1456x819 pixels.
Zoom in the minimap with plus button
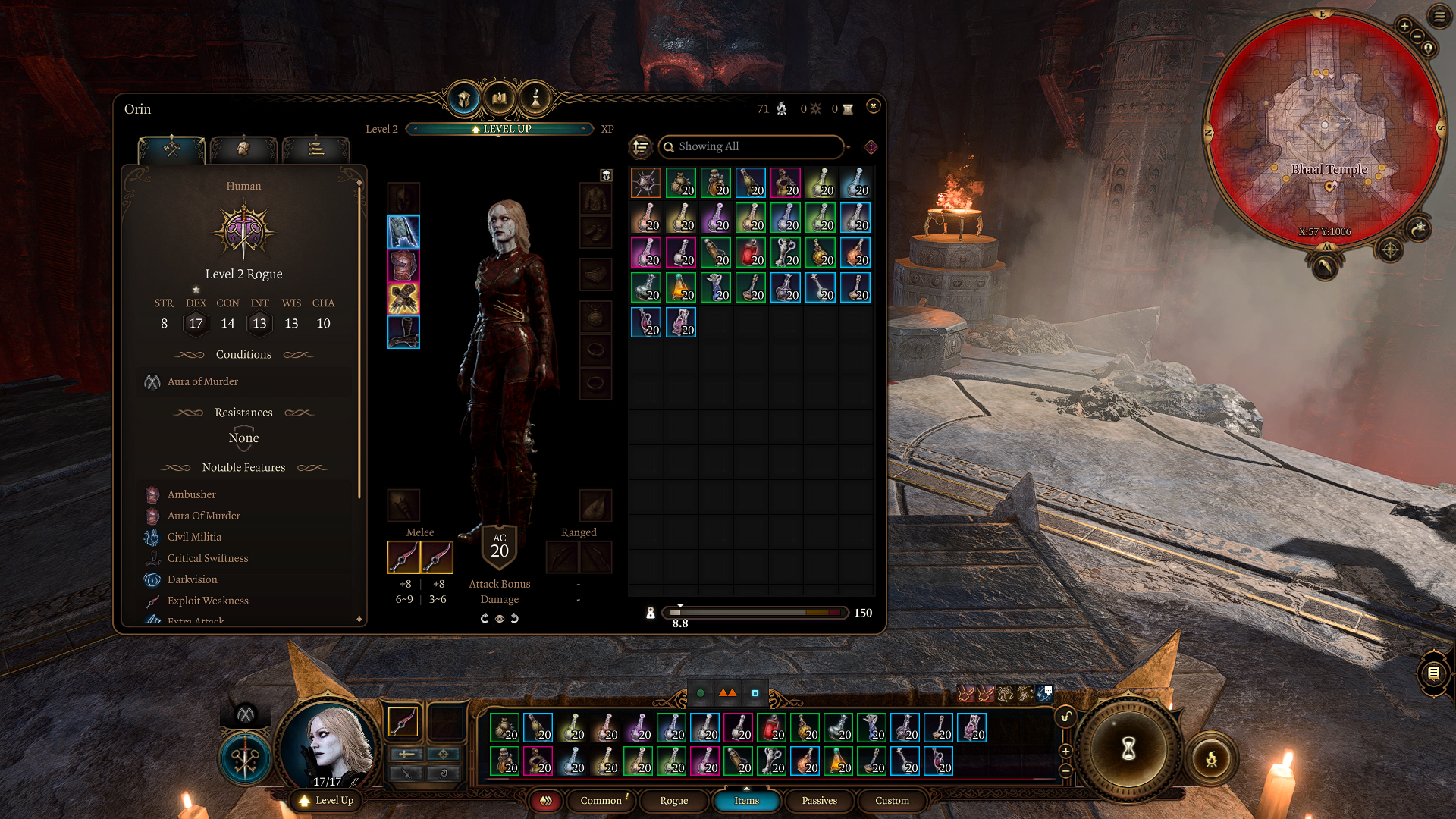1404,27
